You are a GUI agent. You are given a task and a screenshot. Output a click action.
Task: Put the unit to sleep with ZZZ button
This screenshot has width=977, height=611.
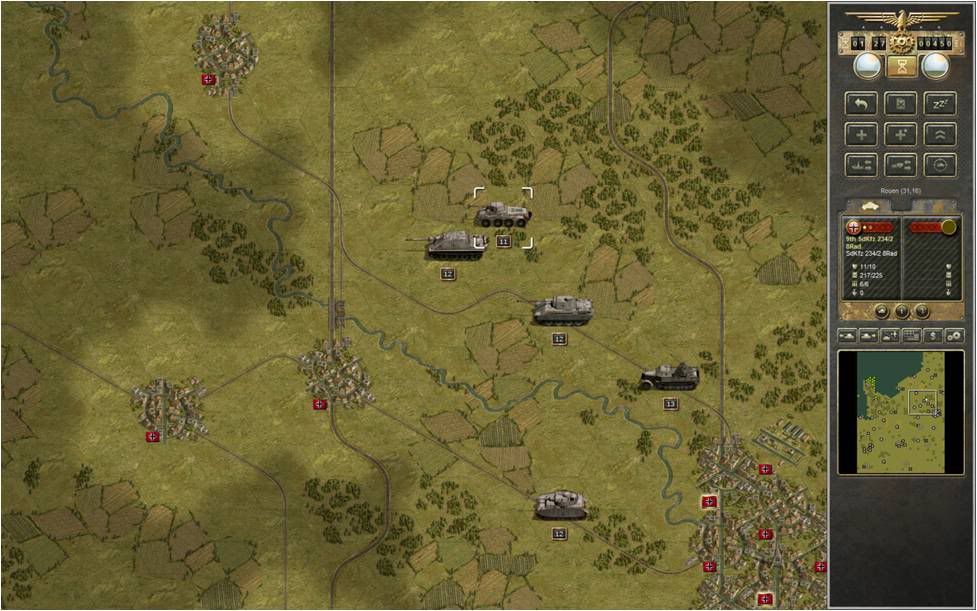click(x=940, y=103)
